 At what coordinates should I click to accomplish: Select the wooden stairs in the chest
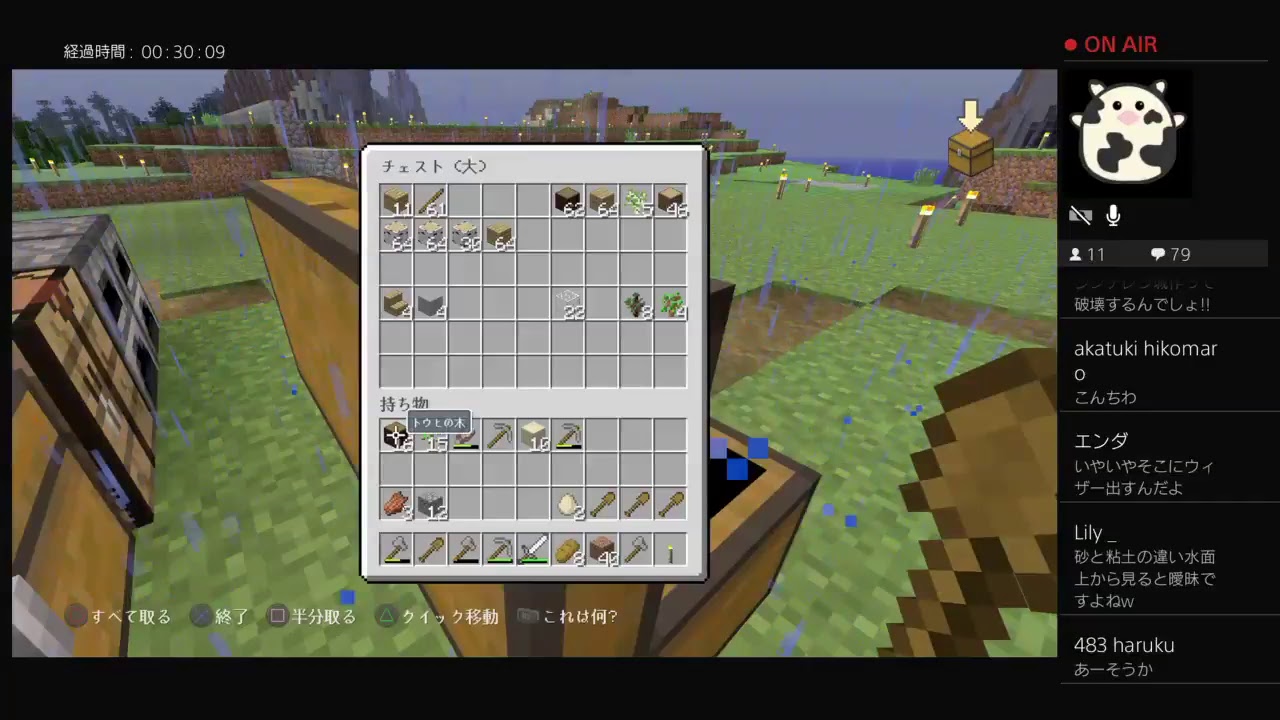396,305
